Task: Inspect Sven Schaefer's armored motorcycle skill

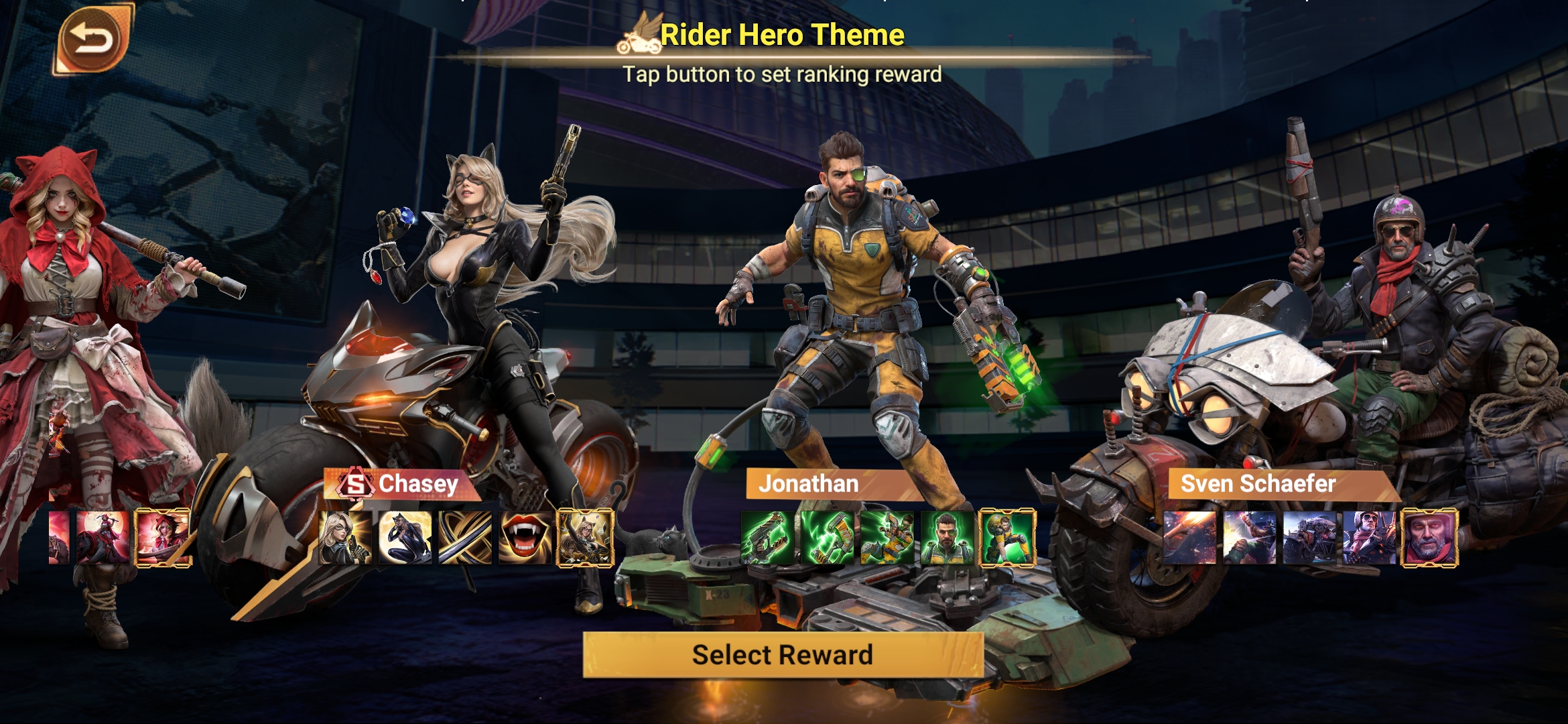Action: 1309,538
